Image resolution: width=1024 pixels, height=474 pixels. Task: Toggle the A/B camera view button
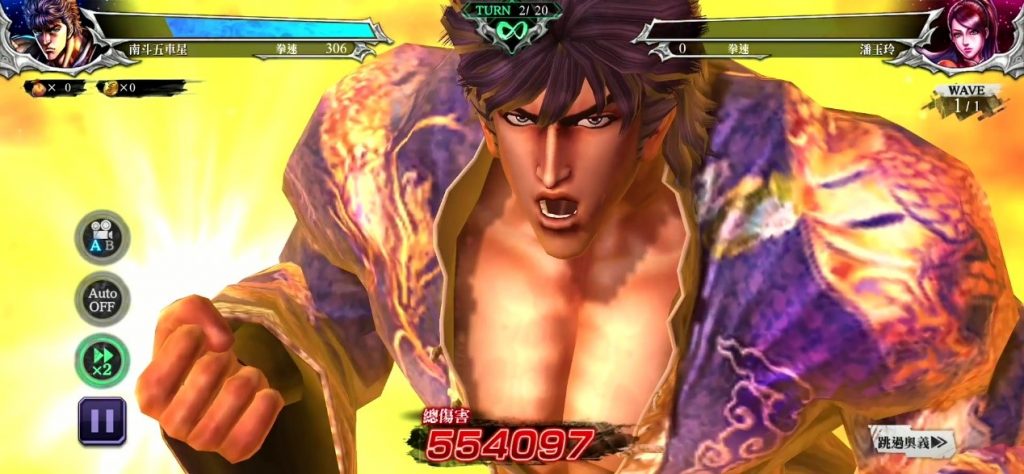pos(102,237)
